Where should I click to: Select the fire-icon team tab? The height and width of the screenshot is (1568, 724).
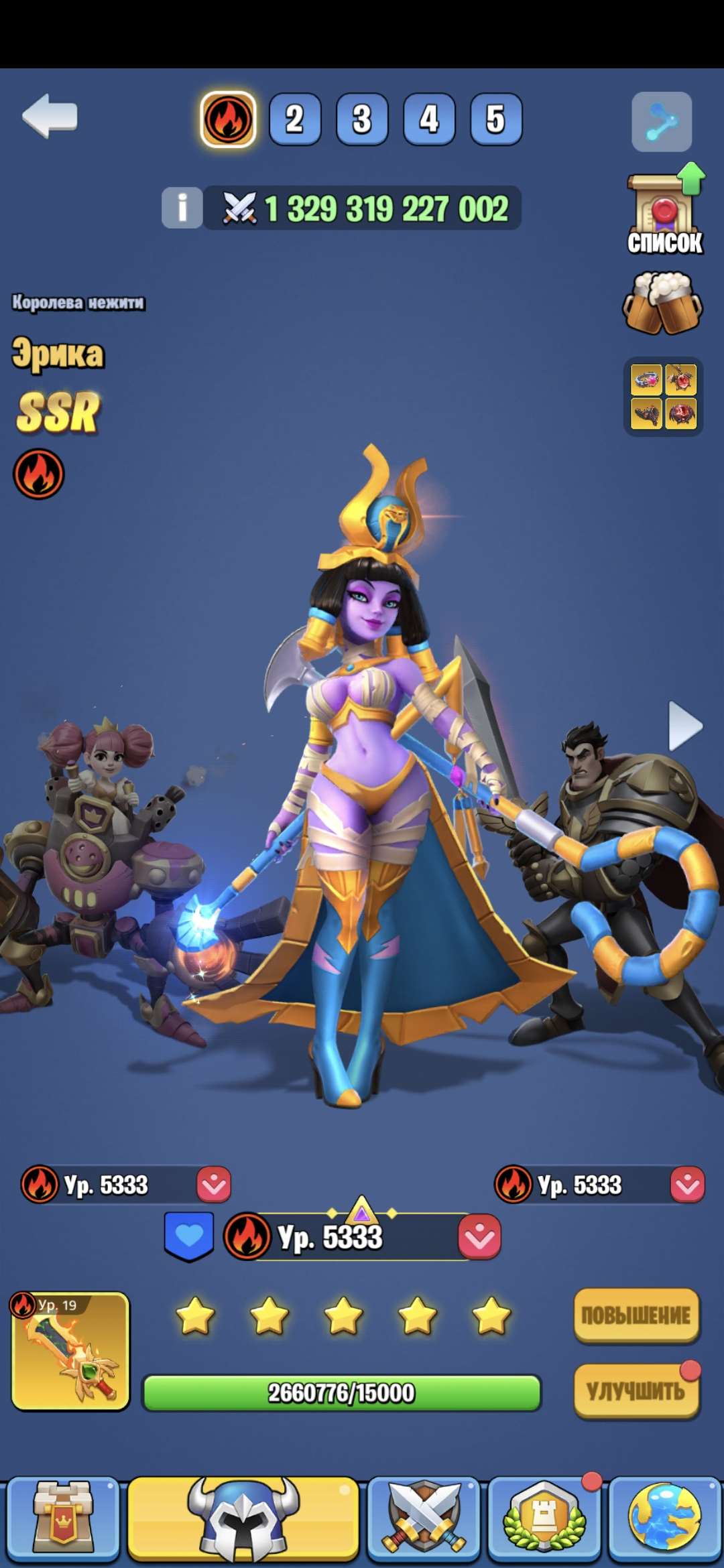(228, 119)
